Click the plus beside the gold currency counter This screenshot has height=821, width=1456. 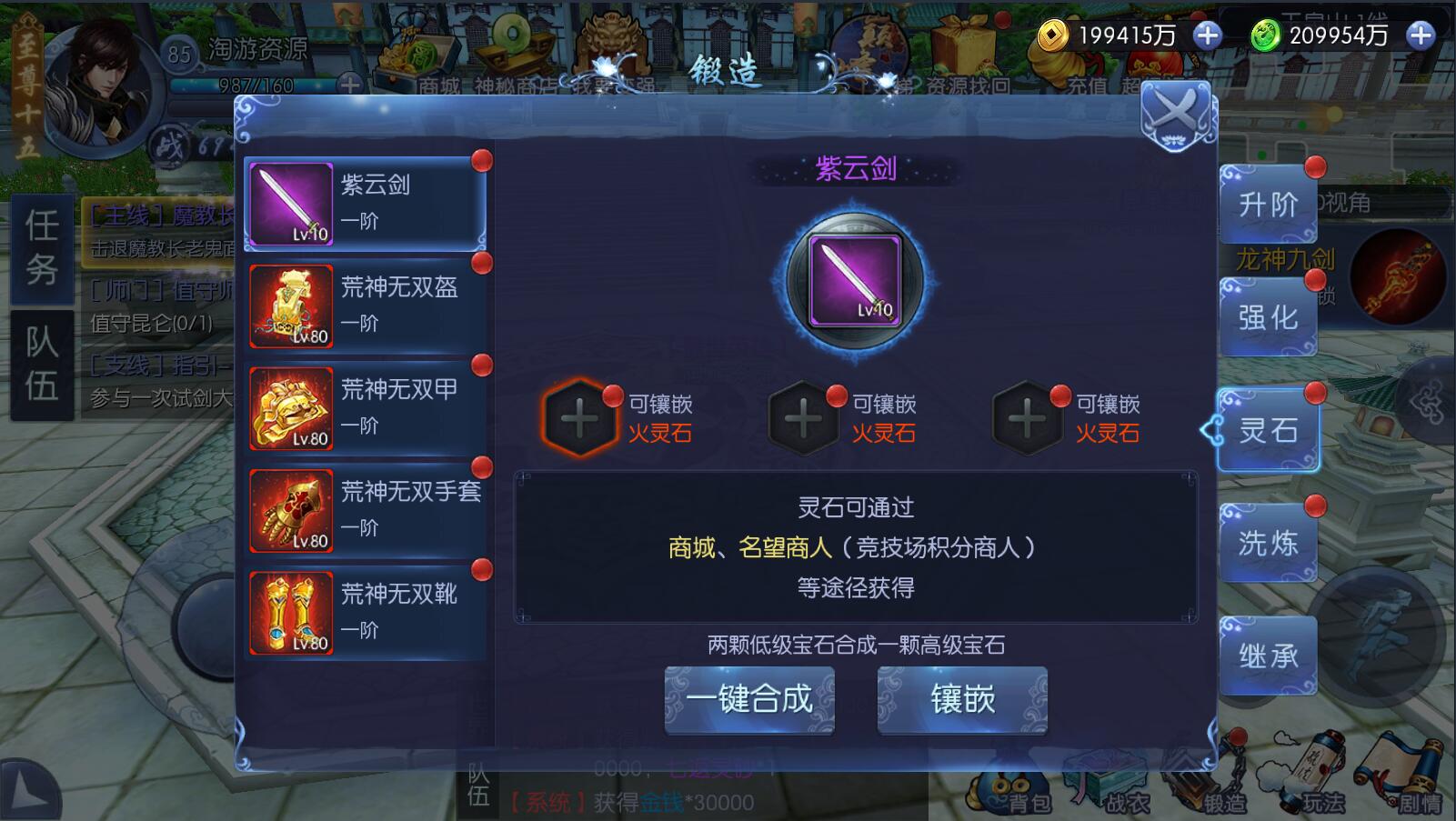[1207, 36]
